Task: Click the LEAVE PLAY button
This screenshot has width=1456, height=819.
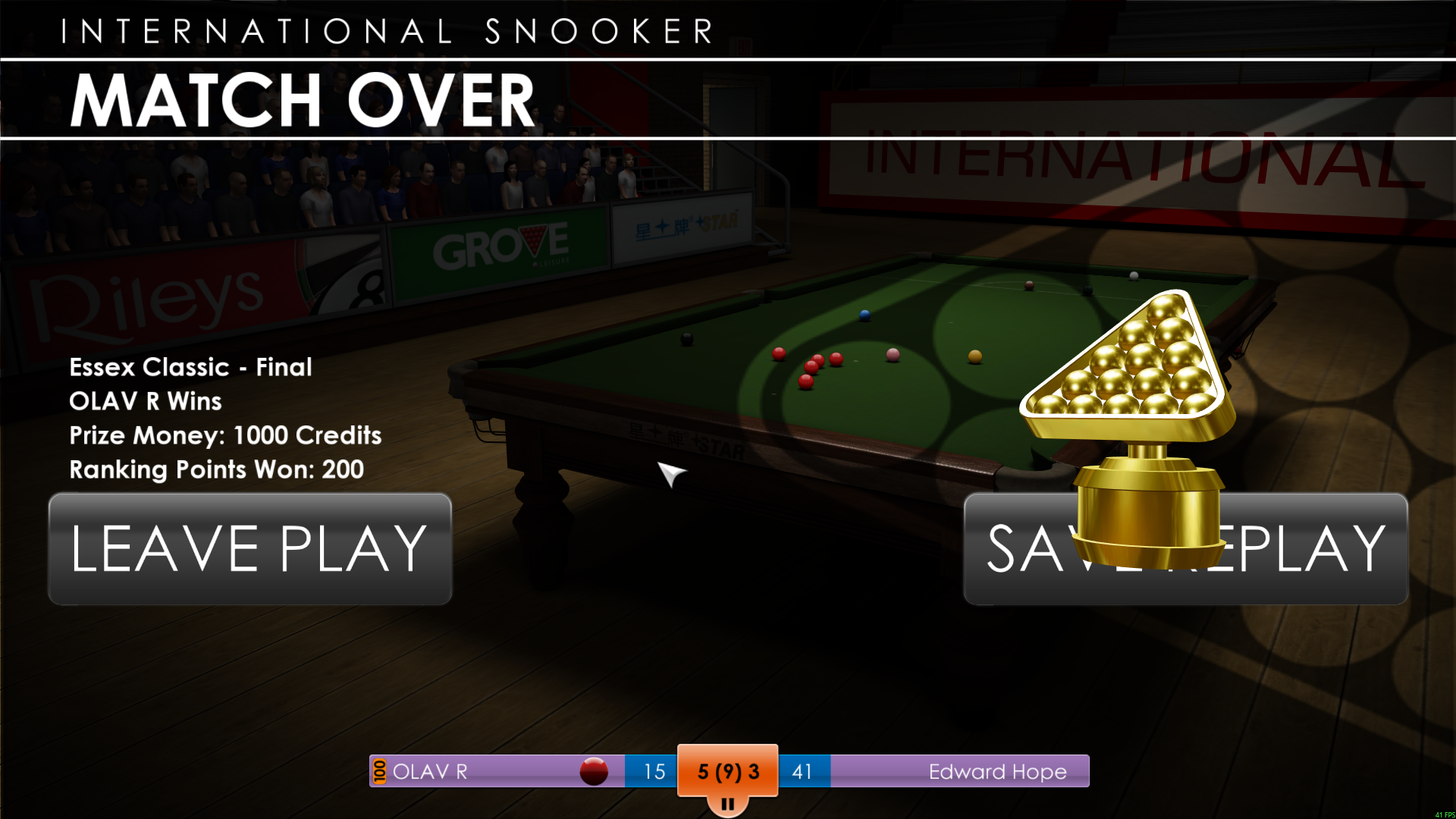Action: pyautogui.click(x=250, y=549)
